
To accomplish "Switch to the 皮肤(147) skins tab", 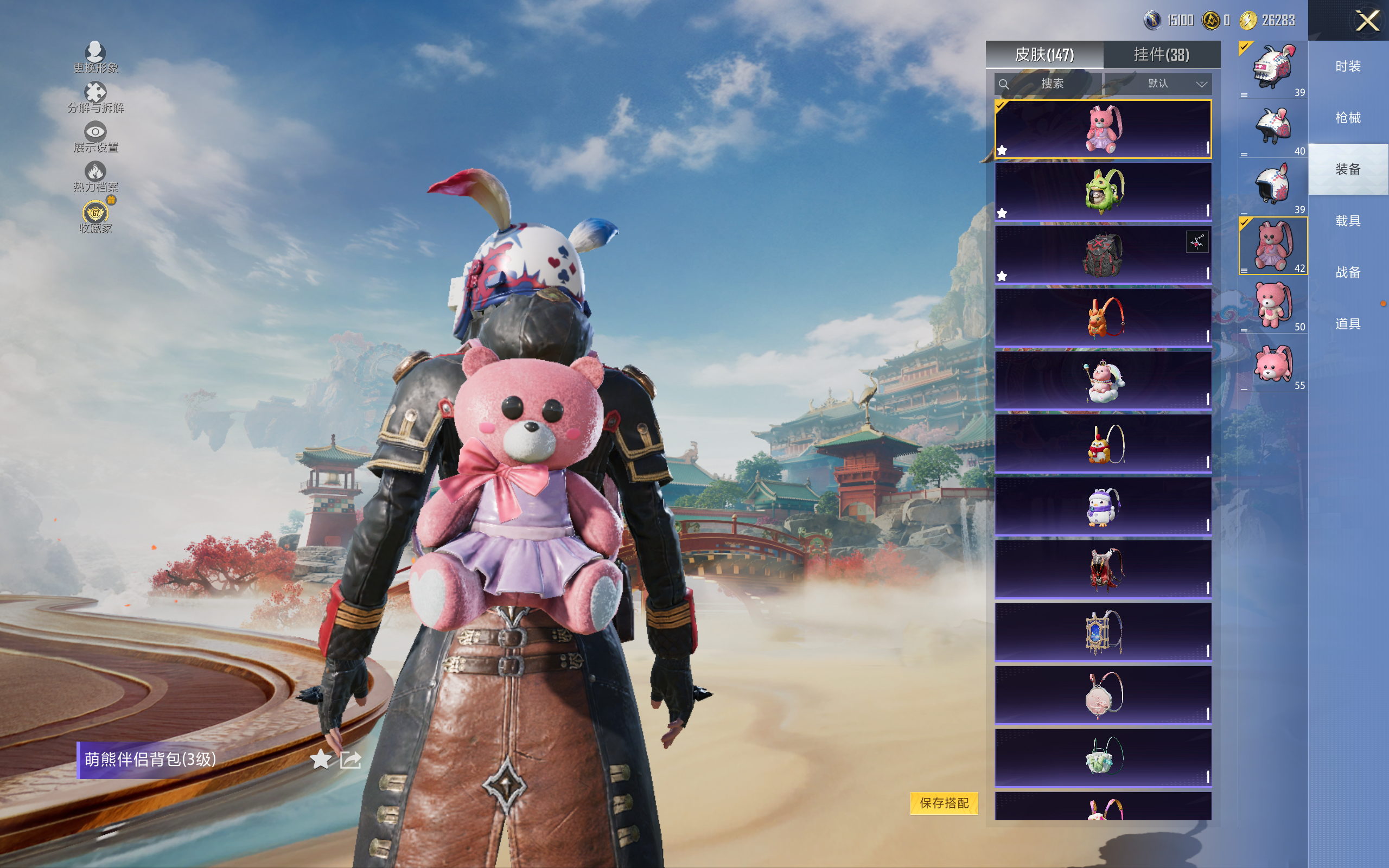I will click(1044, 55).
